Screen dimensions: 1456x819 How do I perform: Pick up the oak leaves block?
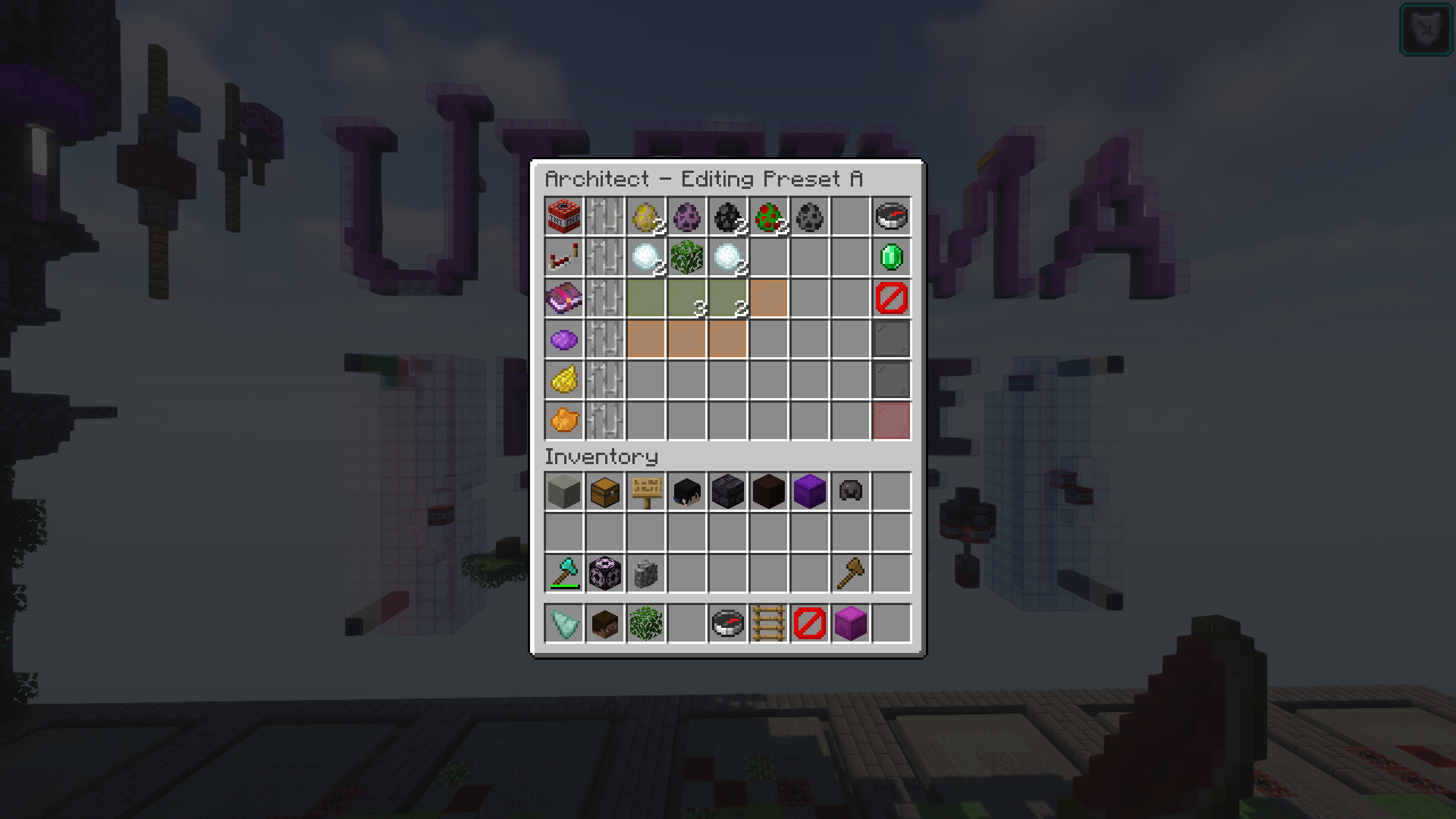click(686, 257)
